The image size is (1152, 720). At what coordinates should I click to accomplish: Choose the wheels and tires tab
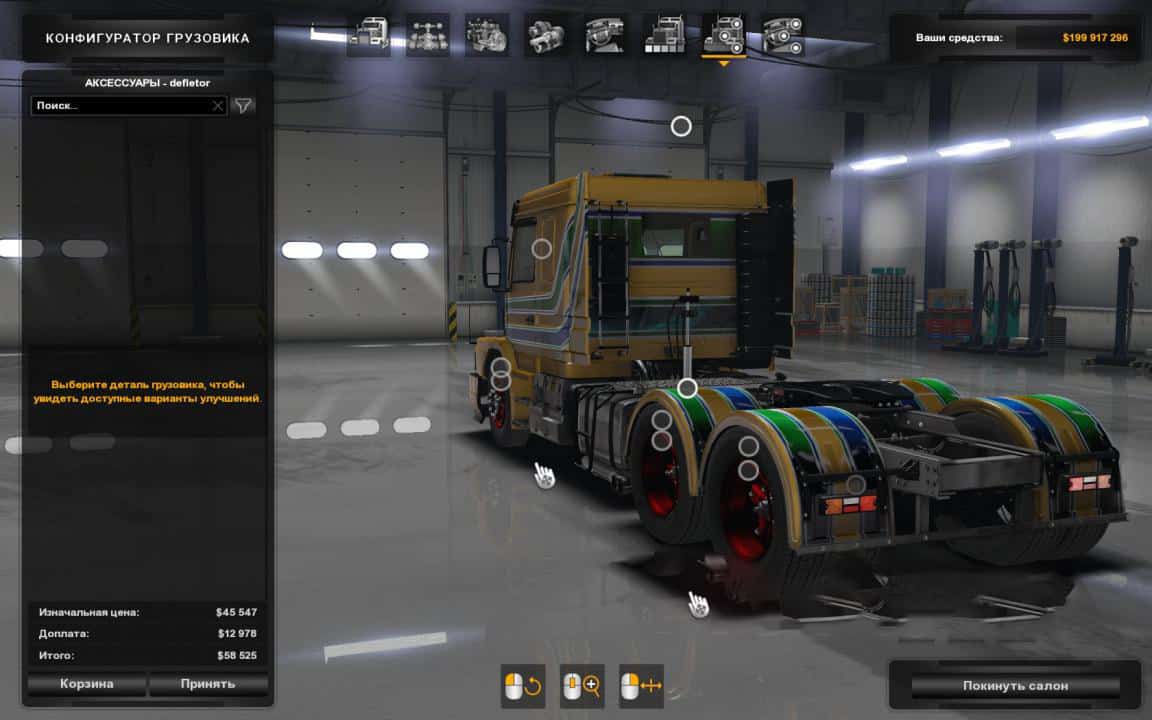click(783, 35)
